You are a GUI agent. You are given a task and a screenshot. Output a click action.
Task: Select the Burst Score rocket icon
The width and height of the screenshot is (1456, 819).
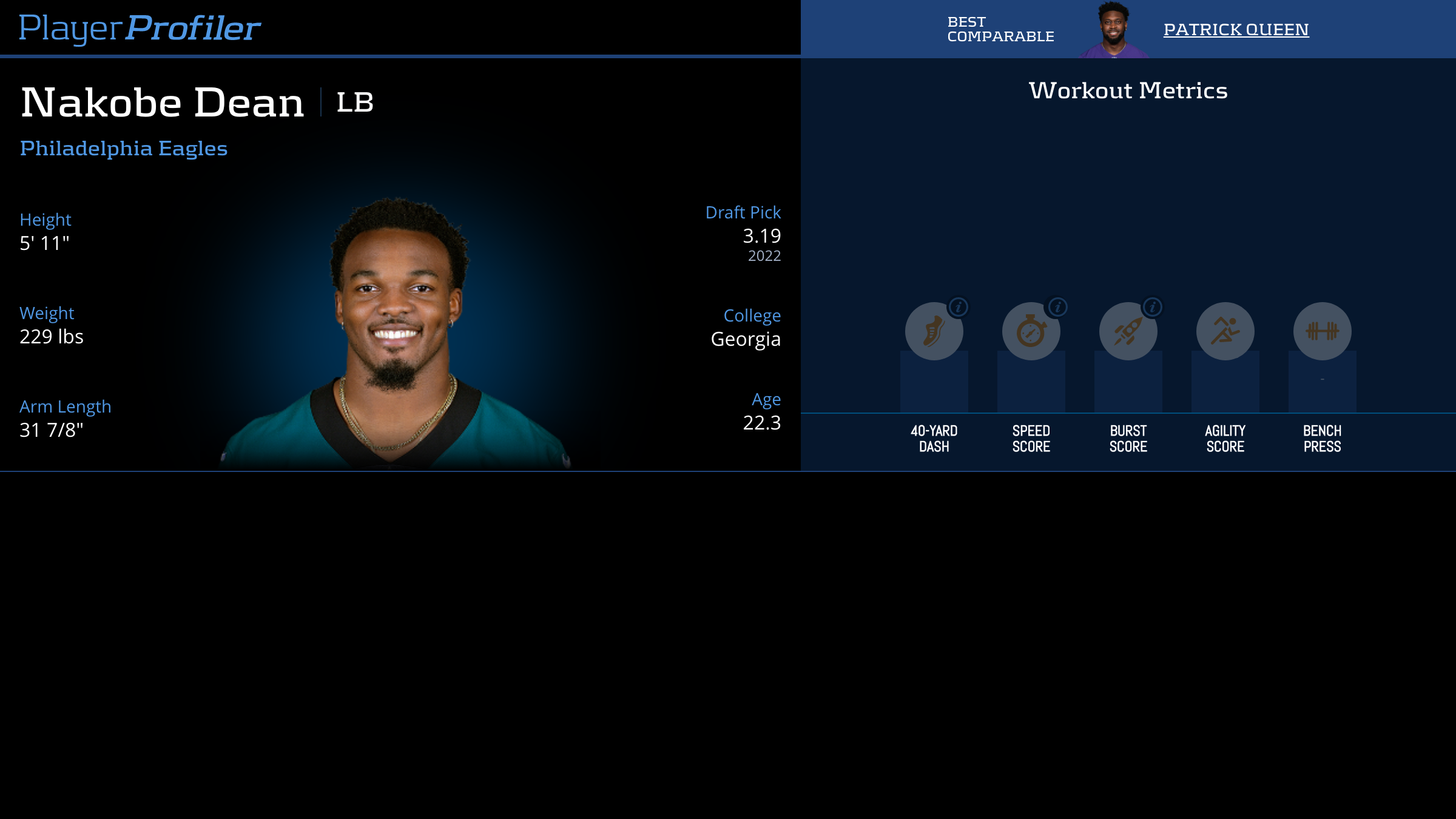(1128, 331)
